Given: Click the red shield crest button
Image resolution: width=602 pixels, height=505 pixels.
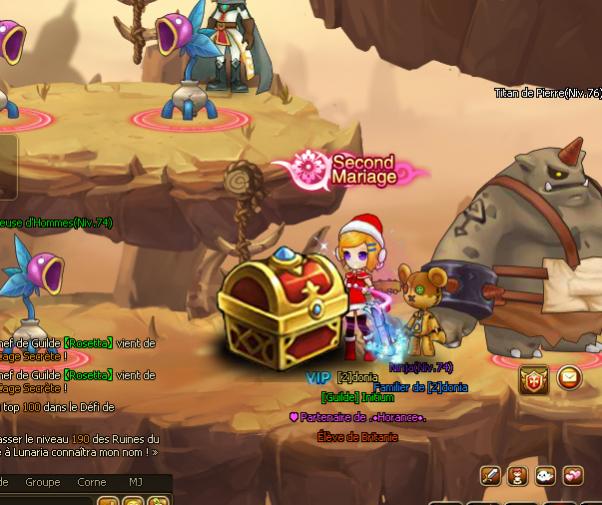Looking at the screenshot, I should 534,379.
